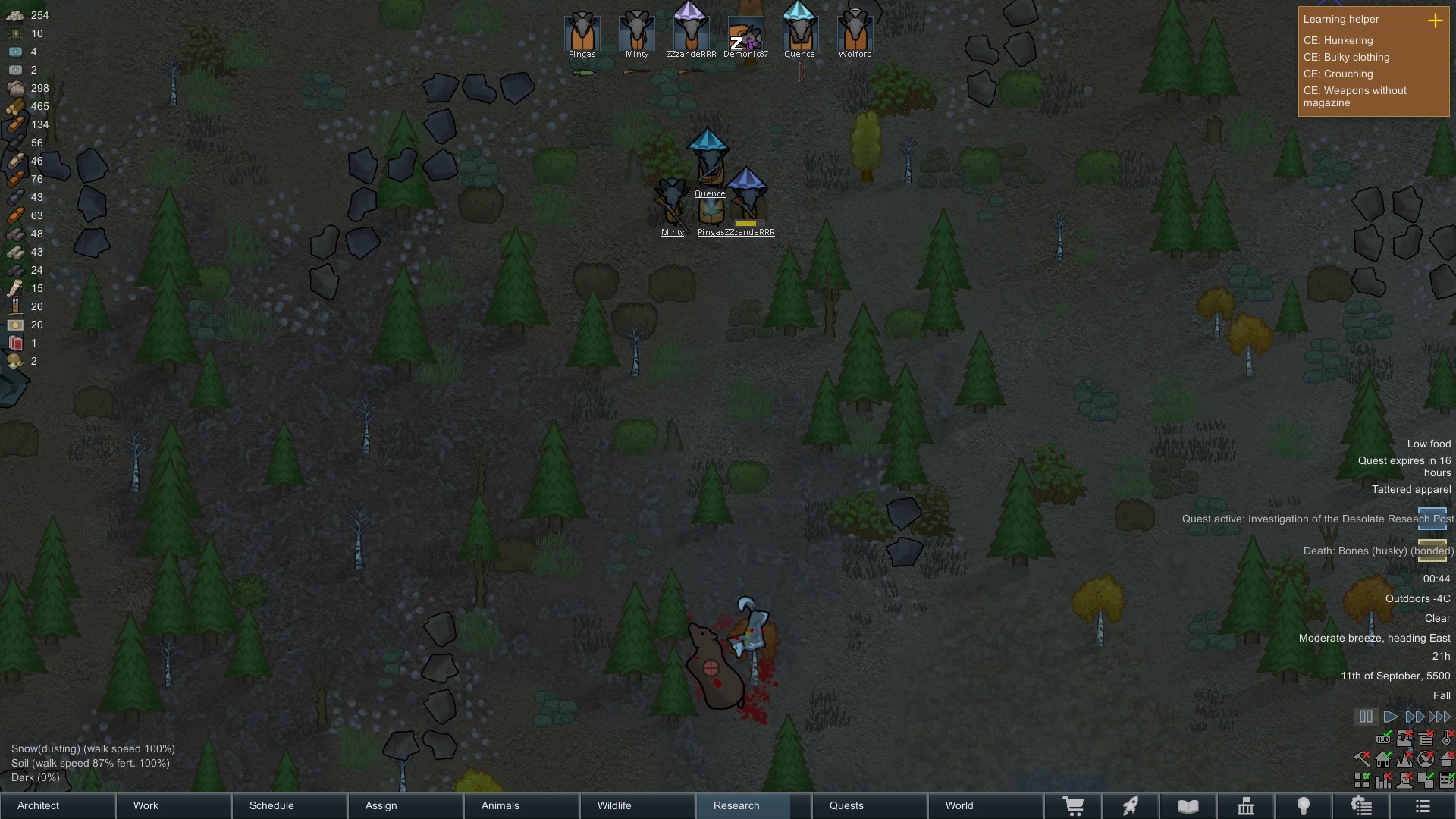Set game to triple speed
The image size is (1456, 819).
click(x=1439, y=717)
